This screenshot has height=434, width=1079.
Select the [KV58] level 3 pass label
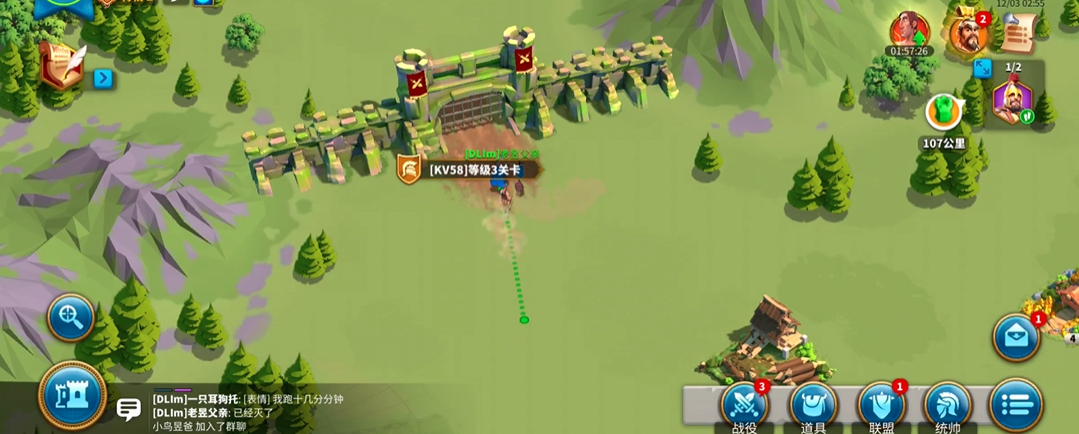[475, 169]
